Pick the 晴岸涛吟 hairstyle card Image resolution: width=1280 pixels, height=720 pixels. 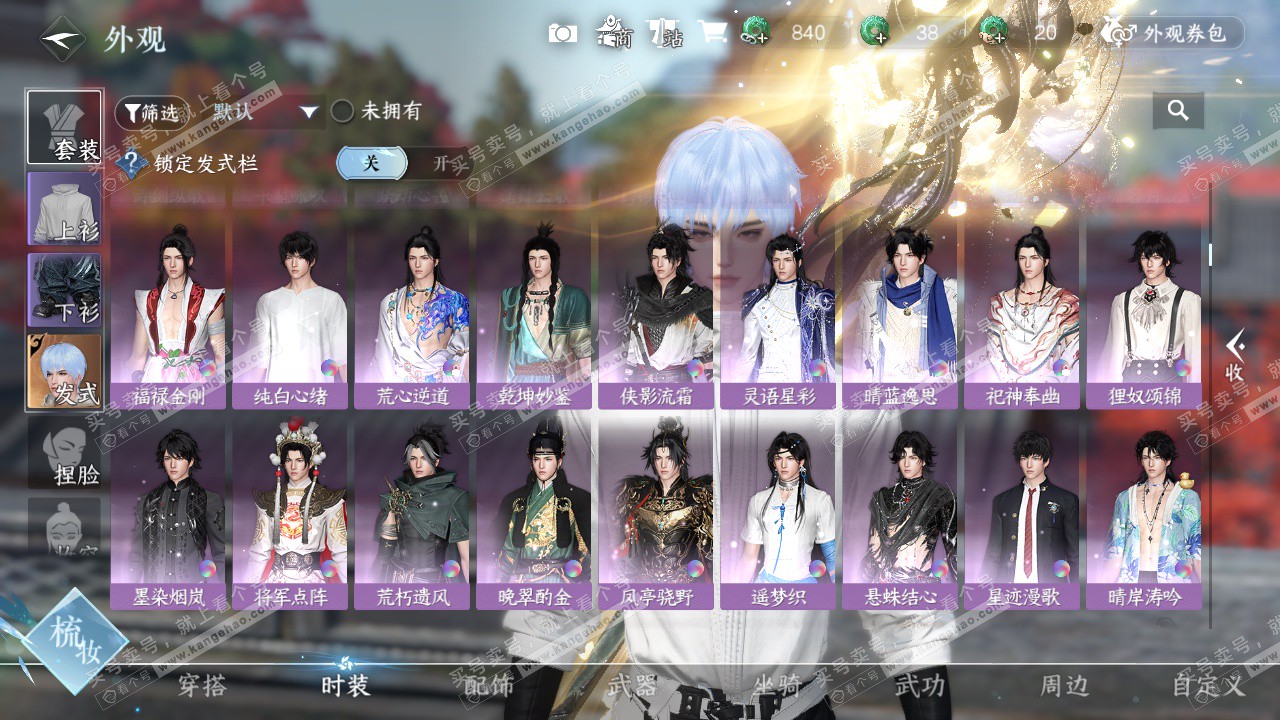1144,515
